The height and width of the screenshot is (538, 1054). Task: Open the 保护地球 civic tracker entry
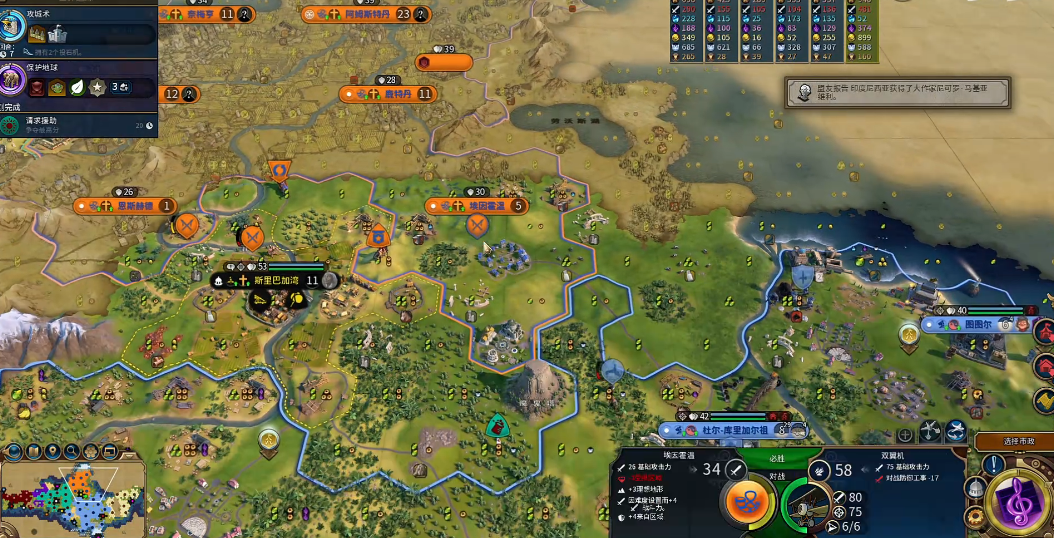[x=78, y=80]
